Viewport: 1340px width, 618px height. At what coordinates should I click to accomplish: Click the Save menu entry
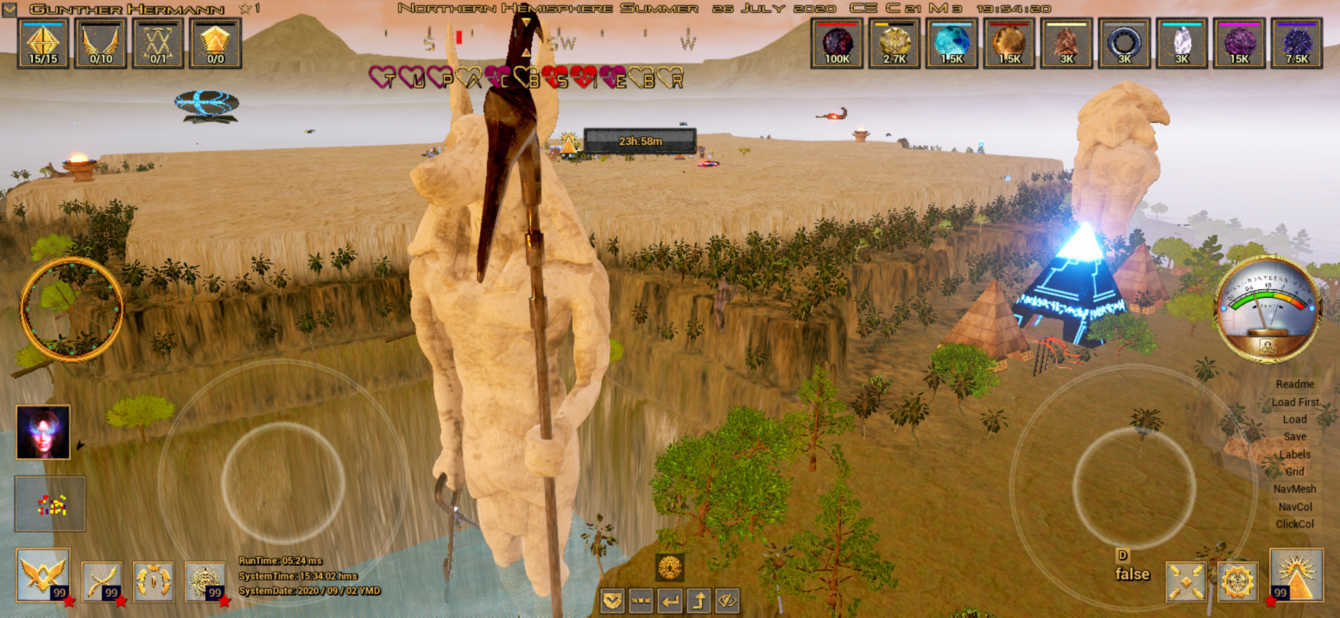point(1295,437)
